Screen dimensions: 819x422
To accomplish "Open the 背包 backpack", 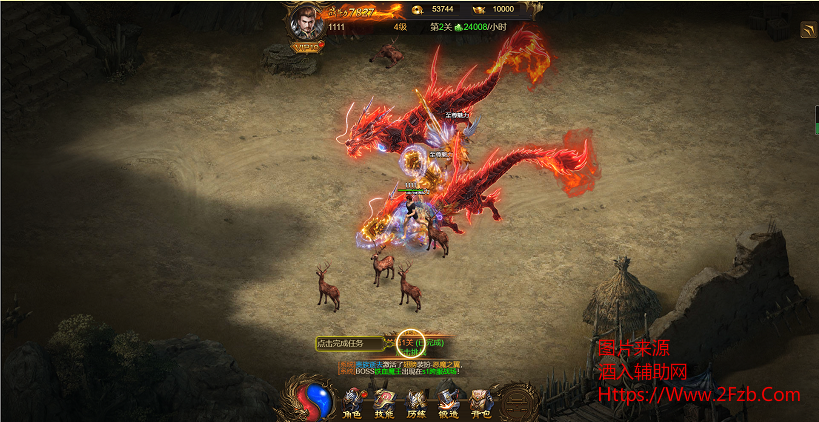I will pos(481,400).
